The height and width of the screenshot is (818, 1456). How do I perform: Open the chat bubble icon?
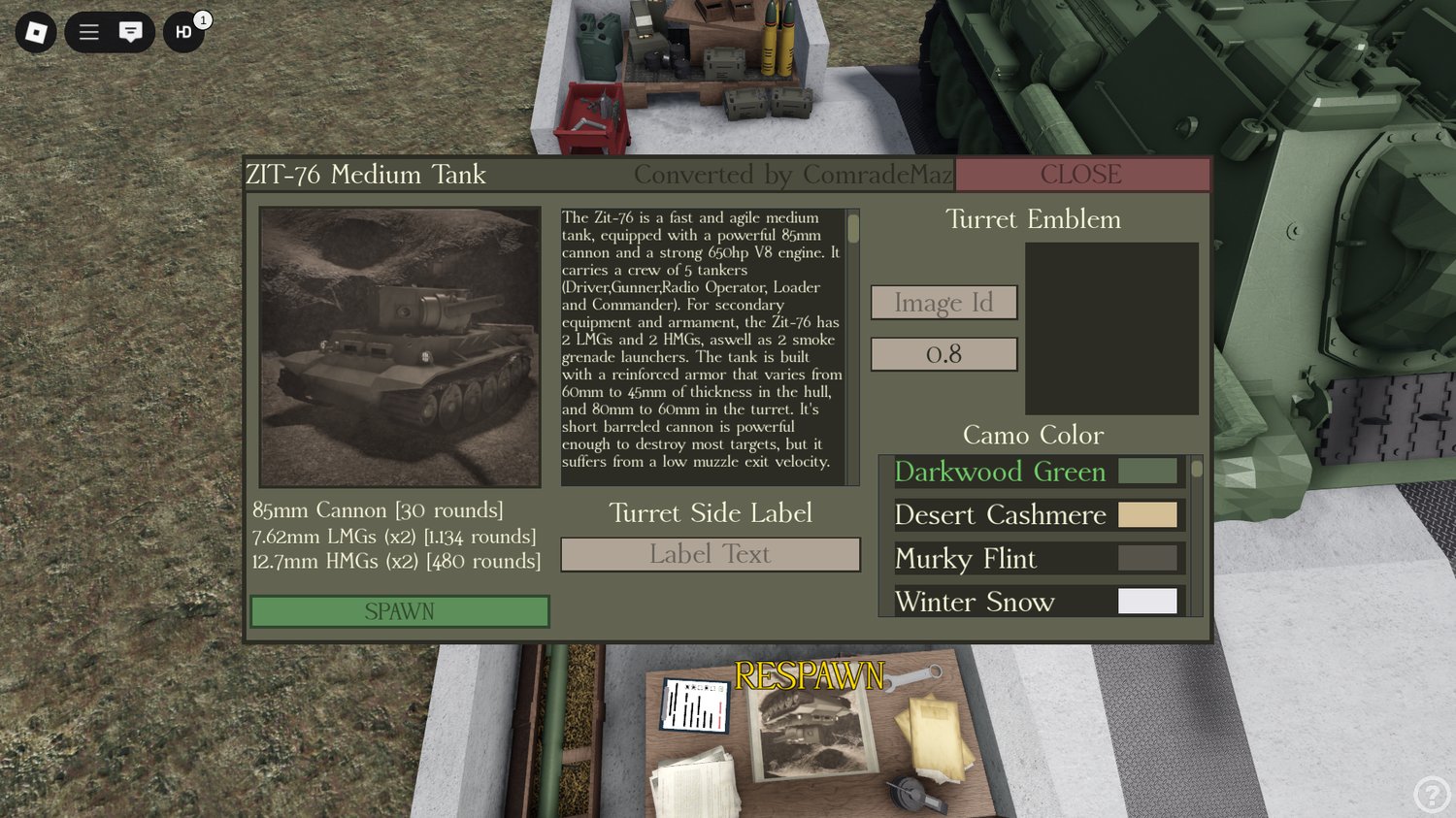click(131, 32)
